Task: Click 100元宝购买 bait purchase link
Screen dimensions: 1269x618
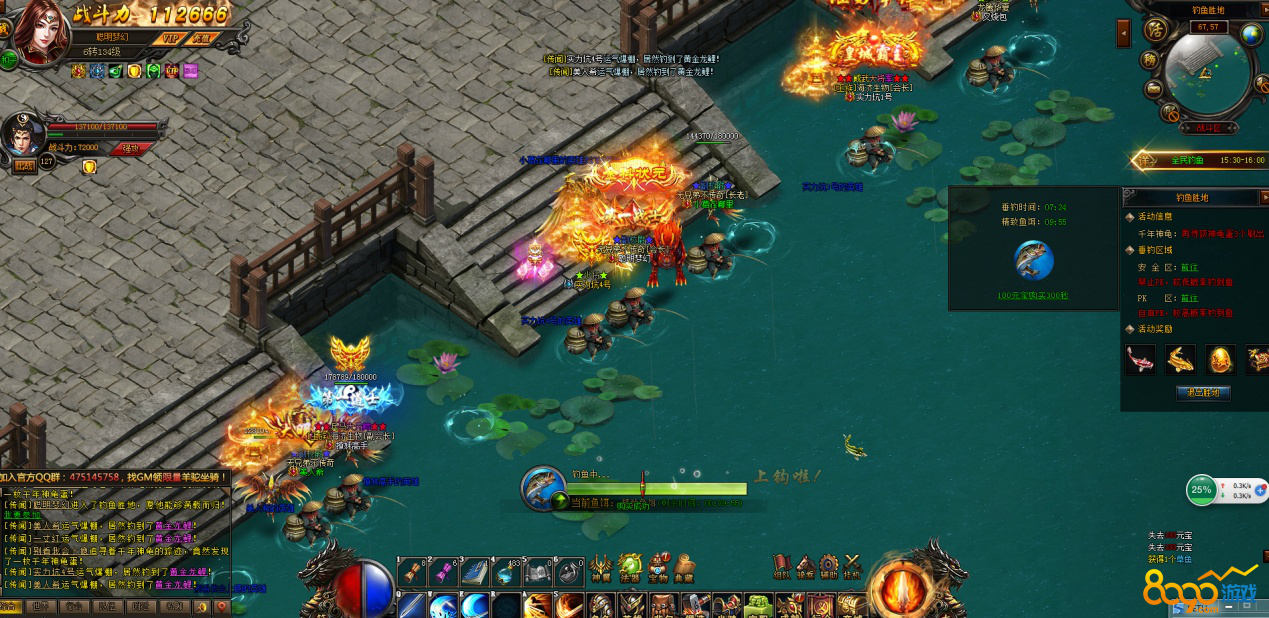Action: [1032, 295]
